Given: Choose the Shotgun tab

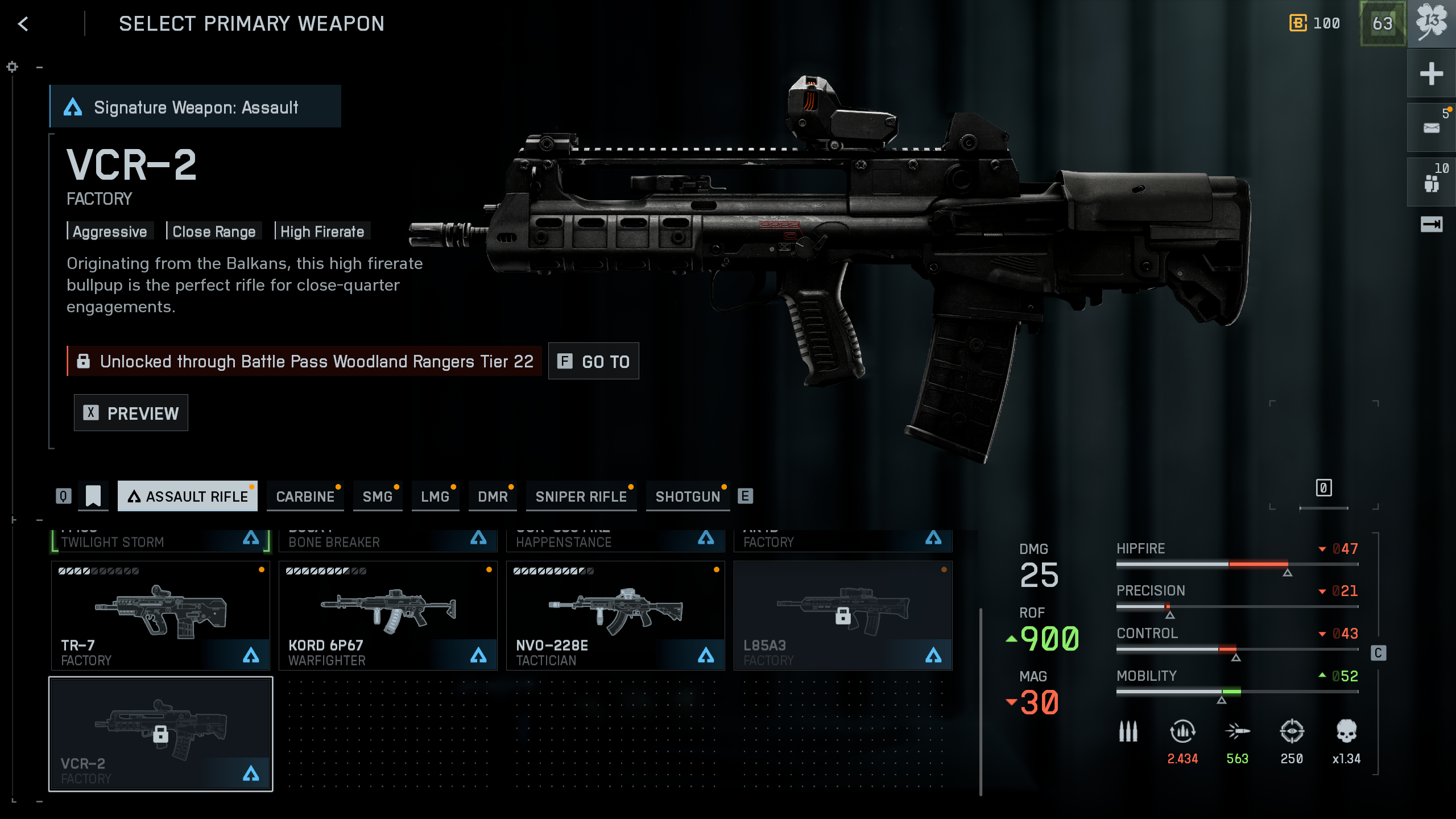Looking at the screenshot, I should click(688, 497).
